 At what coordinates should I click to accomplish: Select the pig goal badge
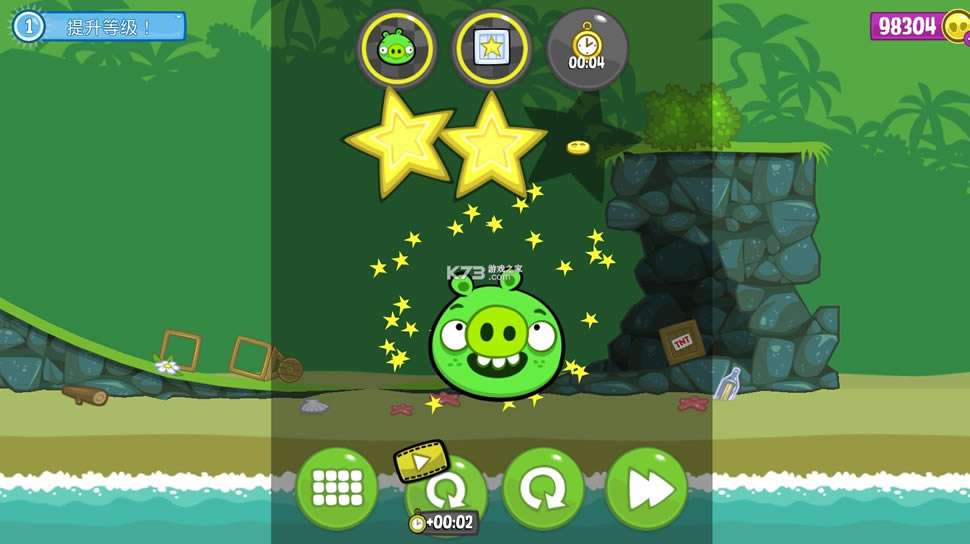pos(396,48)
